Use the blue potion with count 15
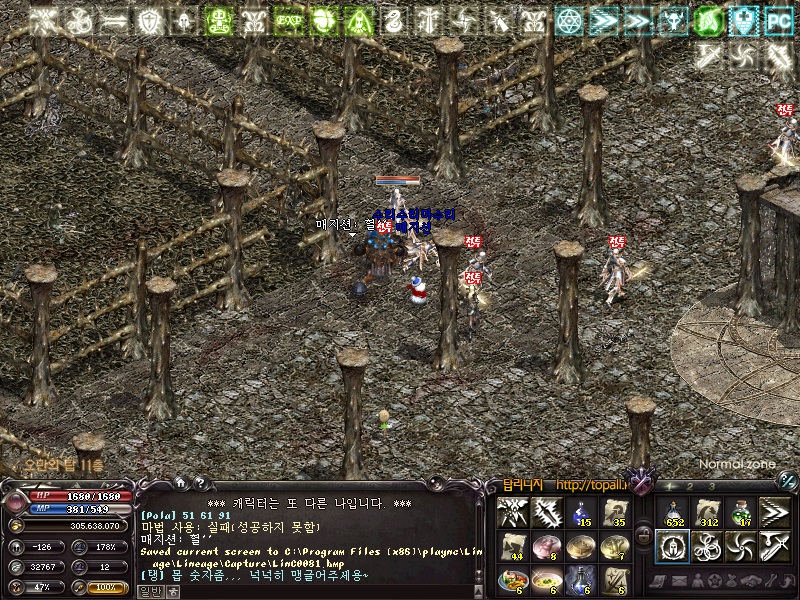This screenshot has height=600, width=800. 580,513
